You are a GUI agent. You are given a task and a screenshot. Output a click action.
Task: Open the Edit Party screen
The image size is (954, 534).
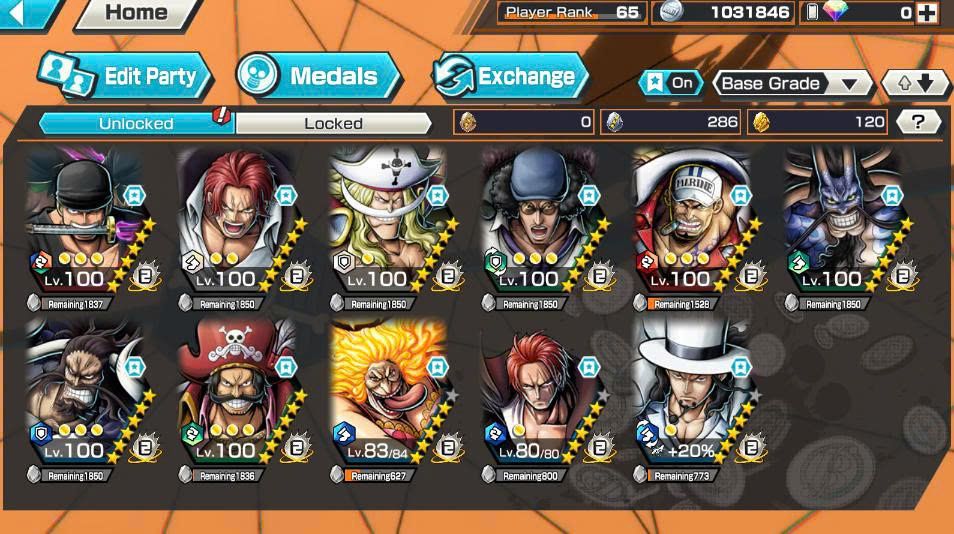coord(125,76)
